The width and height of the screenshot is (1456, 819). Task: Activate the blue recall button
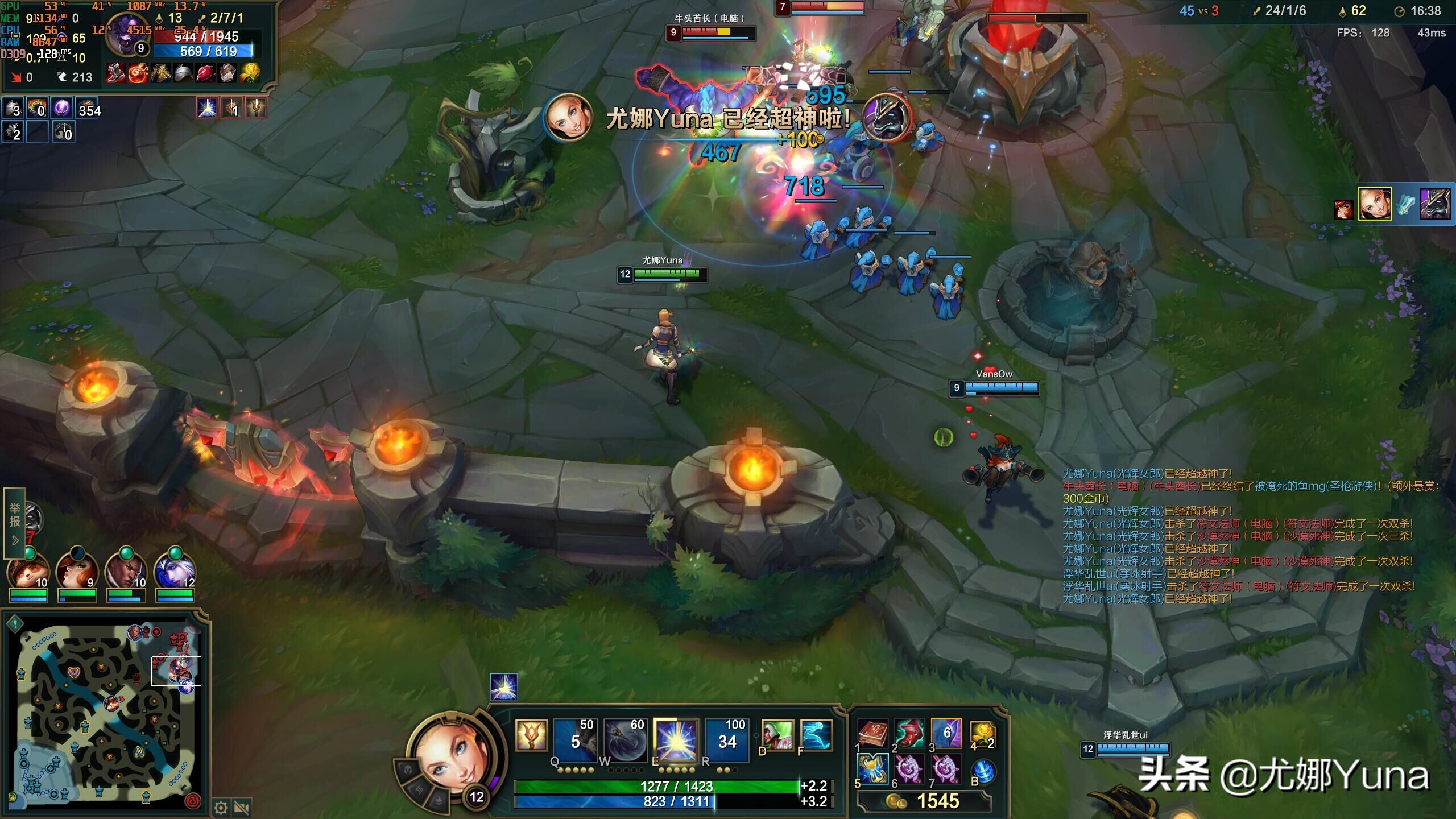(x=984, y=772)
